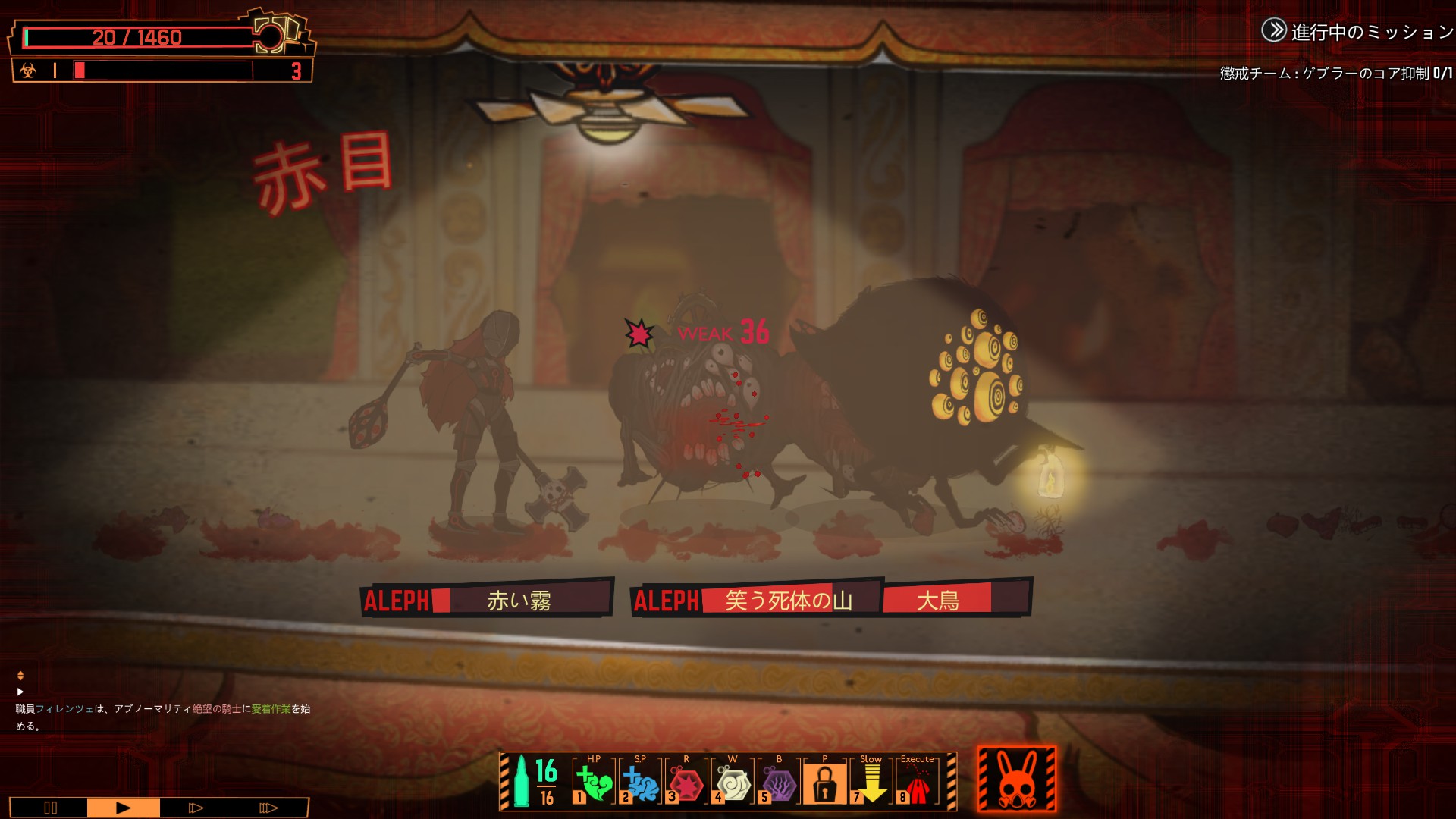This screenshot has width=1456, height=819.
Task: Select the Slow bullet
Action: [871, 782]
